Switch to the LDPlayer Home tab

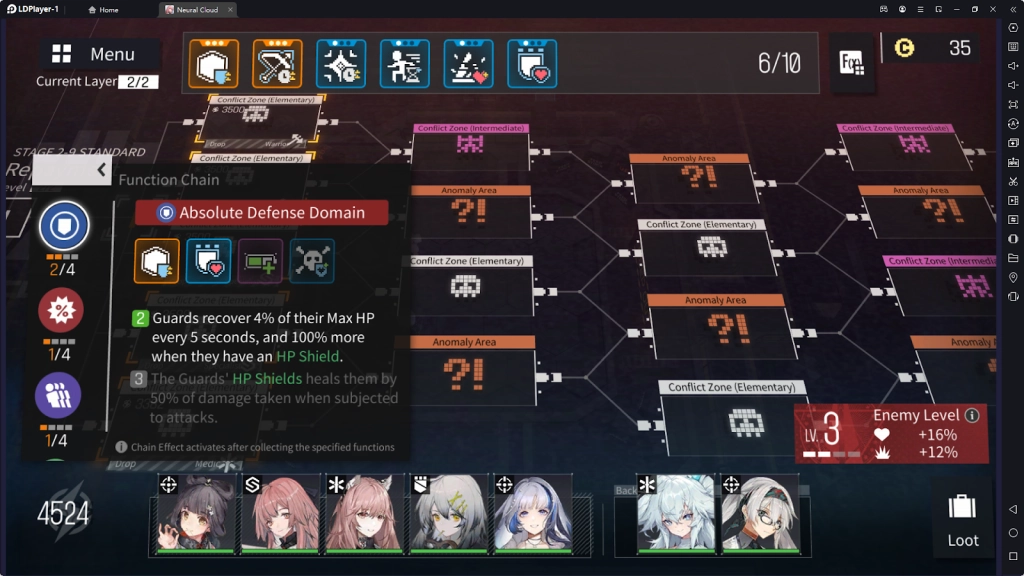[x=103, y=10]
